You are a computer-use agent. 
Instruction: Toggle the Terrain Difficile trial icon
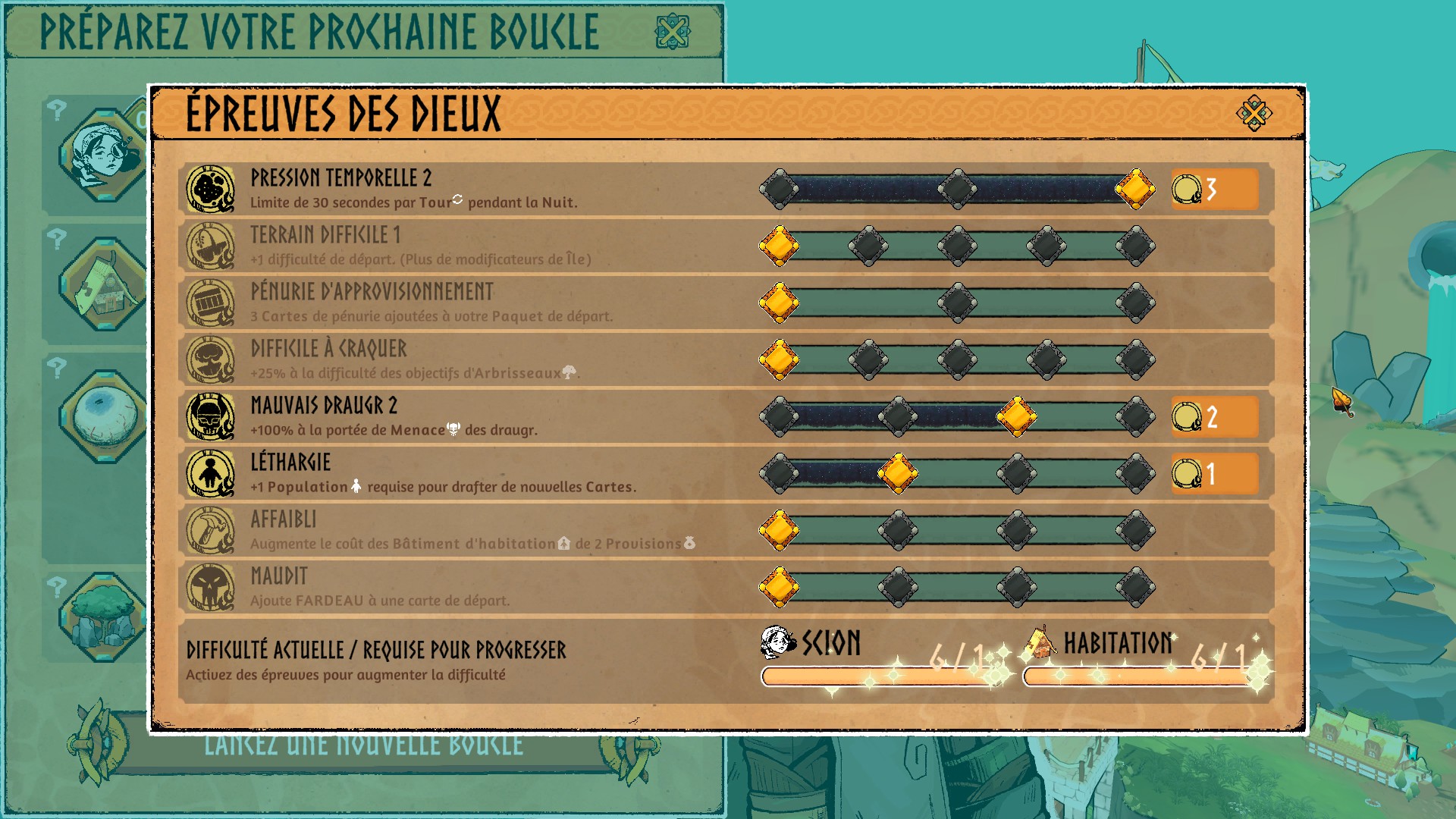click(210, 246)
